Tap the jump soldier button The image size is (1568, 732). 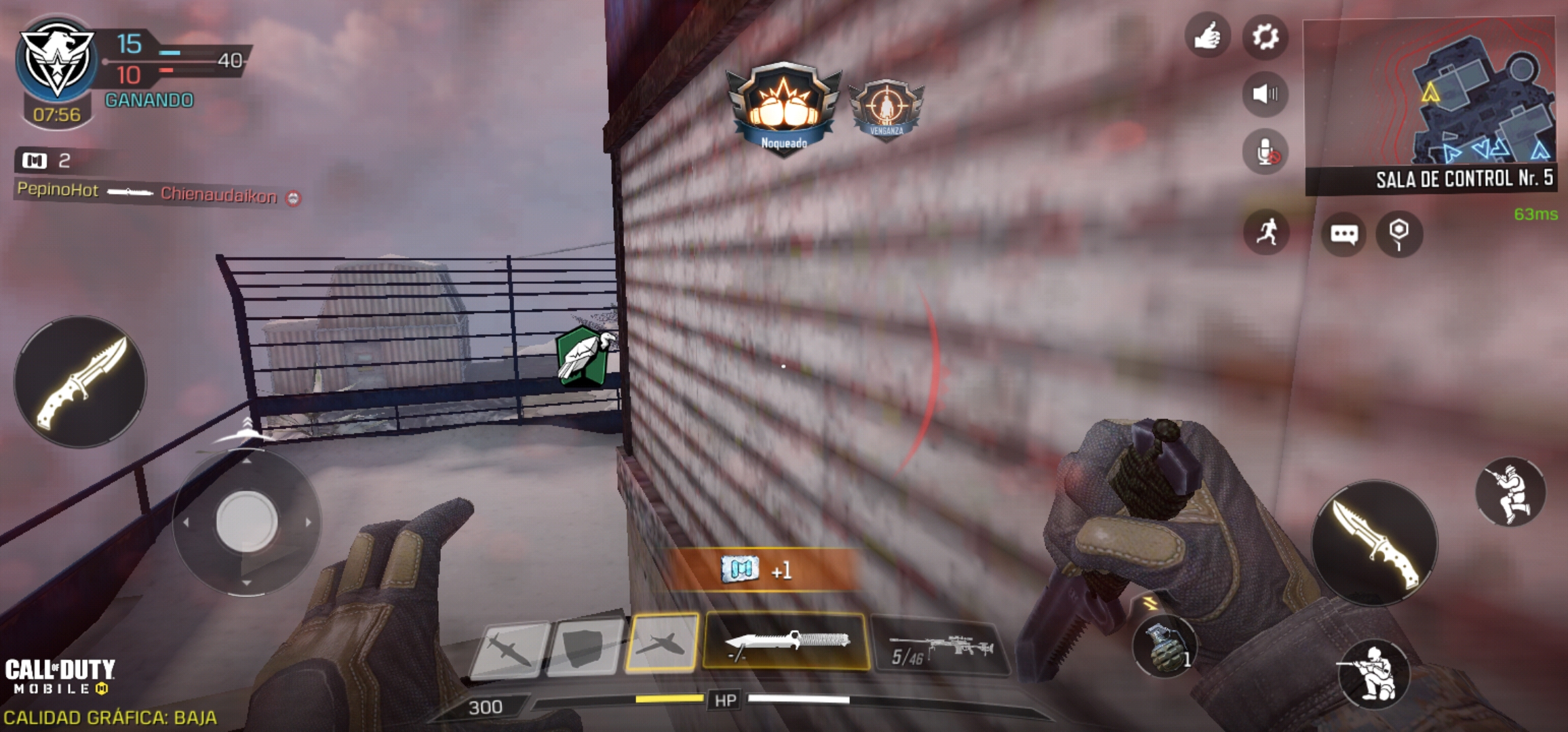tap(1510, 492)
